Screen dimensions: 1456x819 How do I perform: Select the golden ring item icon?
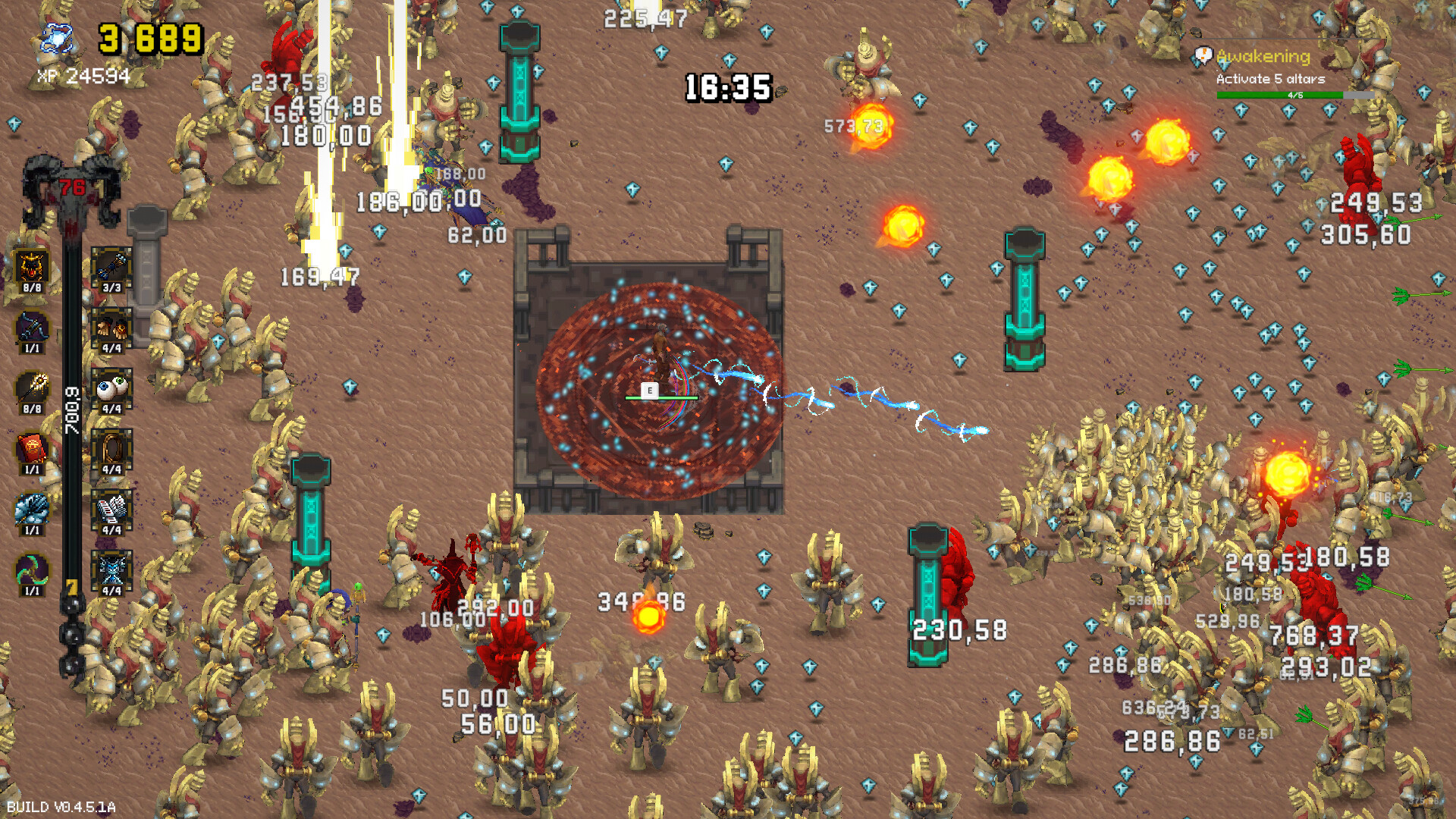[x=111, y=447]
